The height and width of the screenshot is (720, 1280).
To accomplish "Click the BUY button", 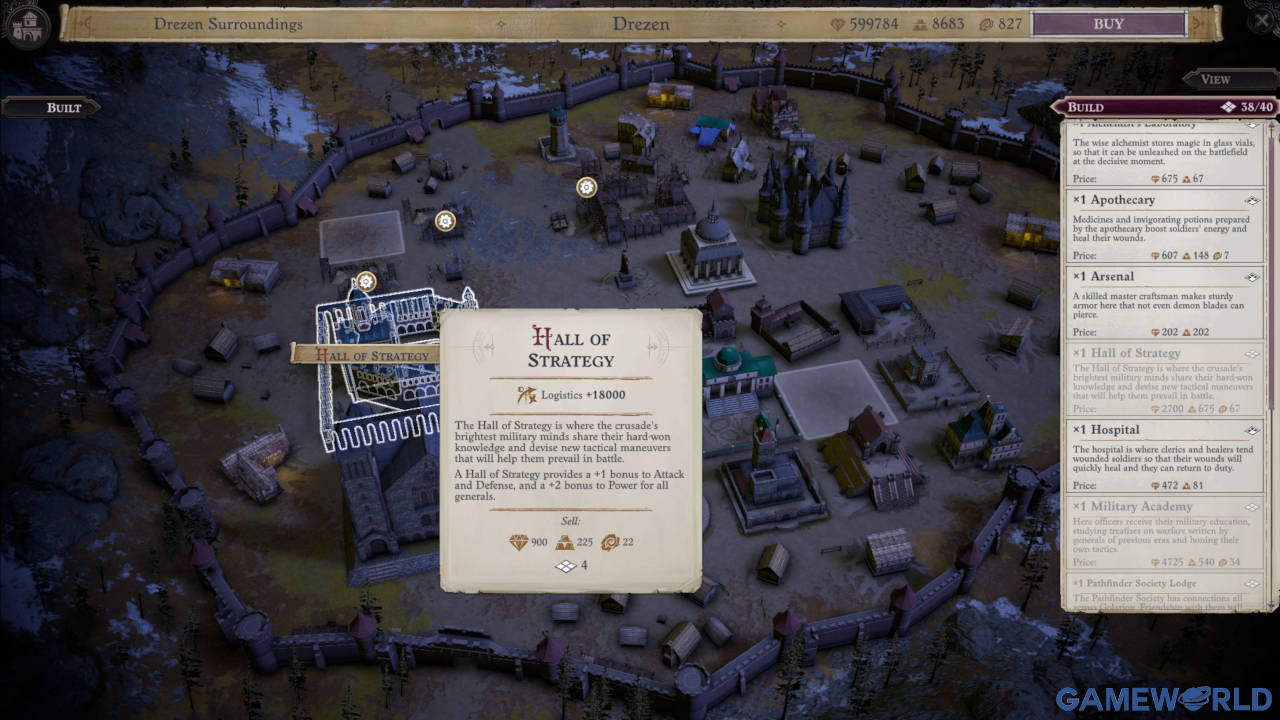I will point(1108,24).
